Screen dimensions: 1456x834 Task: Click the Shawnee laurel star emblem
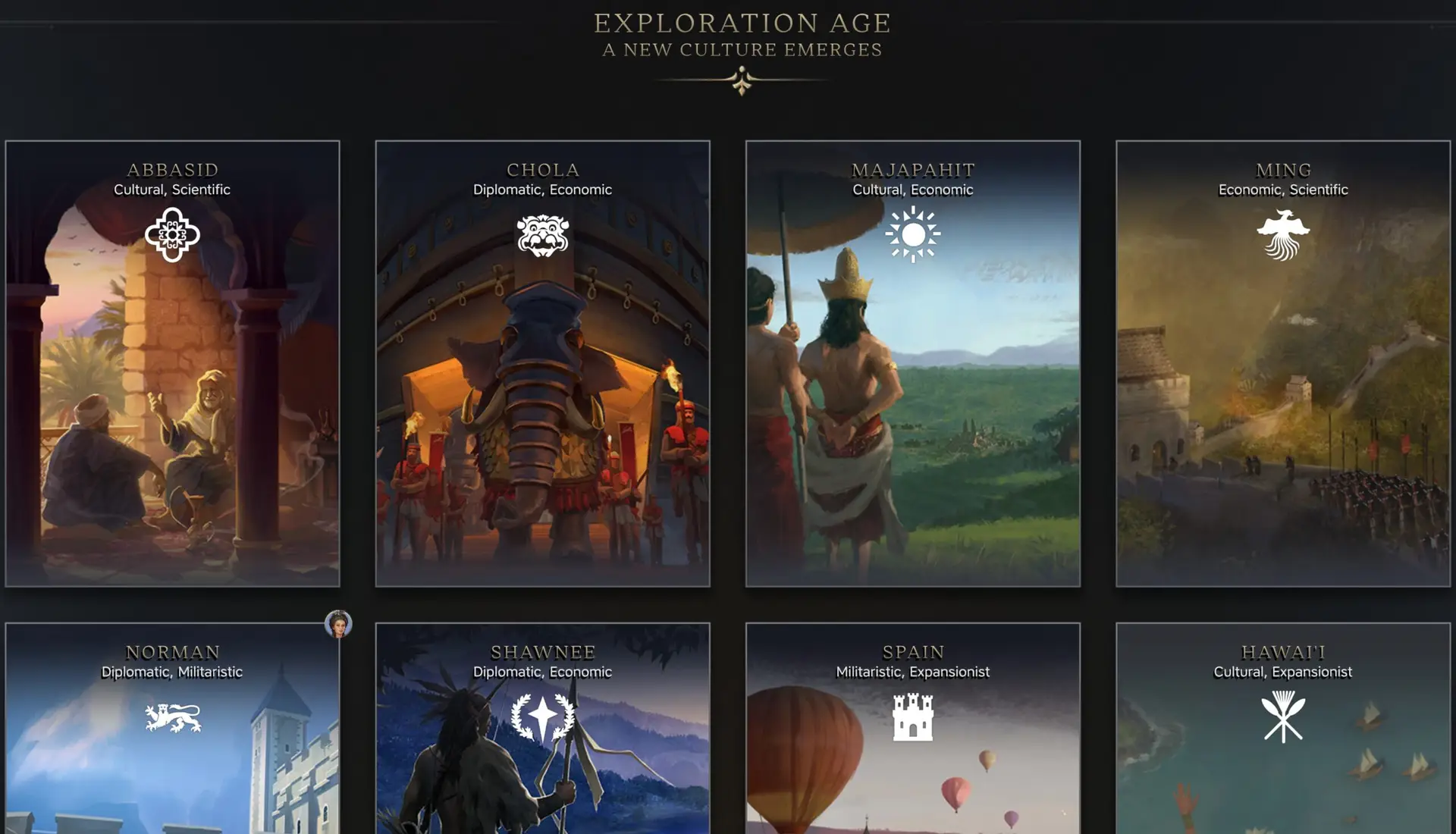coord(543,716)
